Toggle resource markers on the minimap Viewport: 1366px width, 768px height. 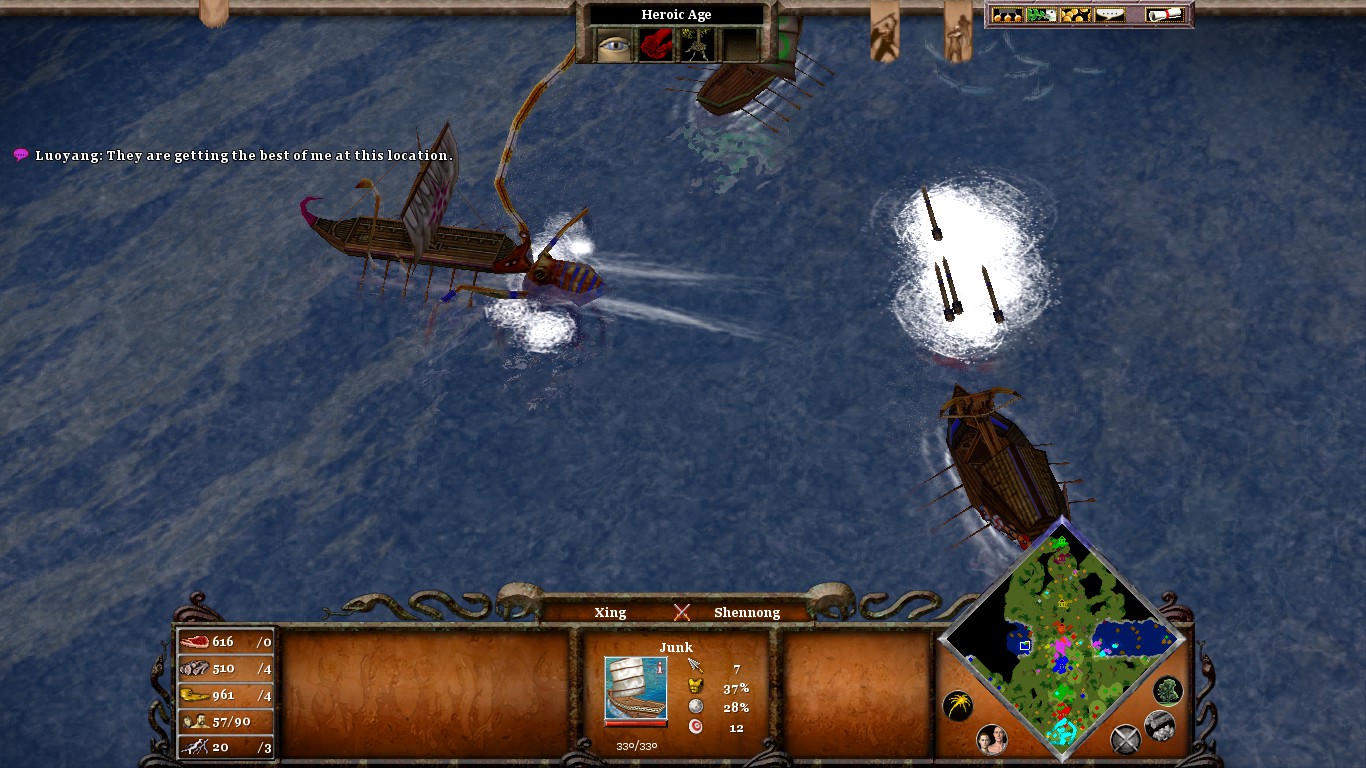[1160, 726]
